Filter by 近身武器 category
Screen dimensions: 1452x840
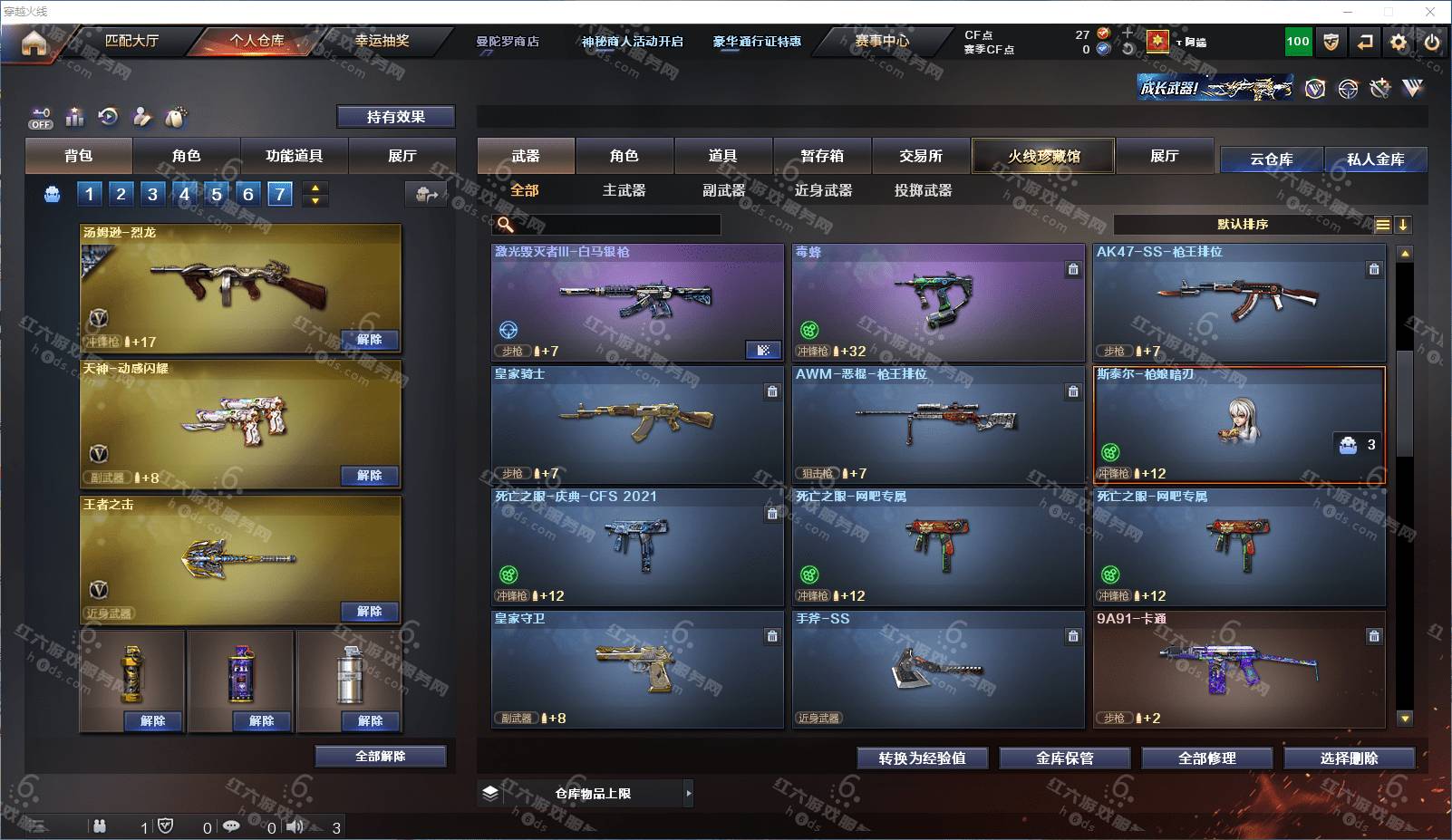coord(823,190)
